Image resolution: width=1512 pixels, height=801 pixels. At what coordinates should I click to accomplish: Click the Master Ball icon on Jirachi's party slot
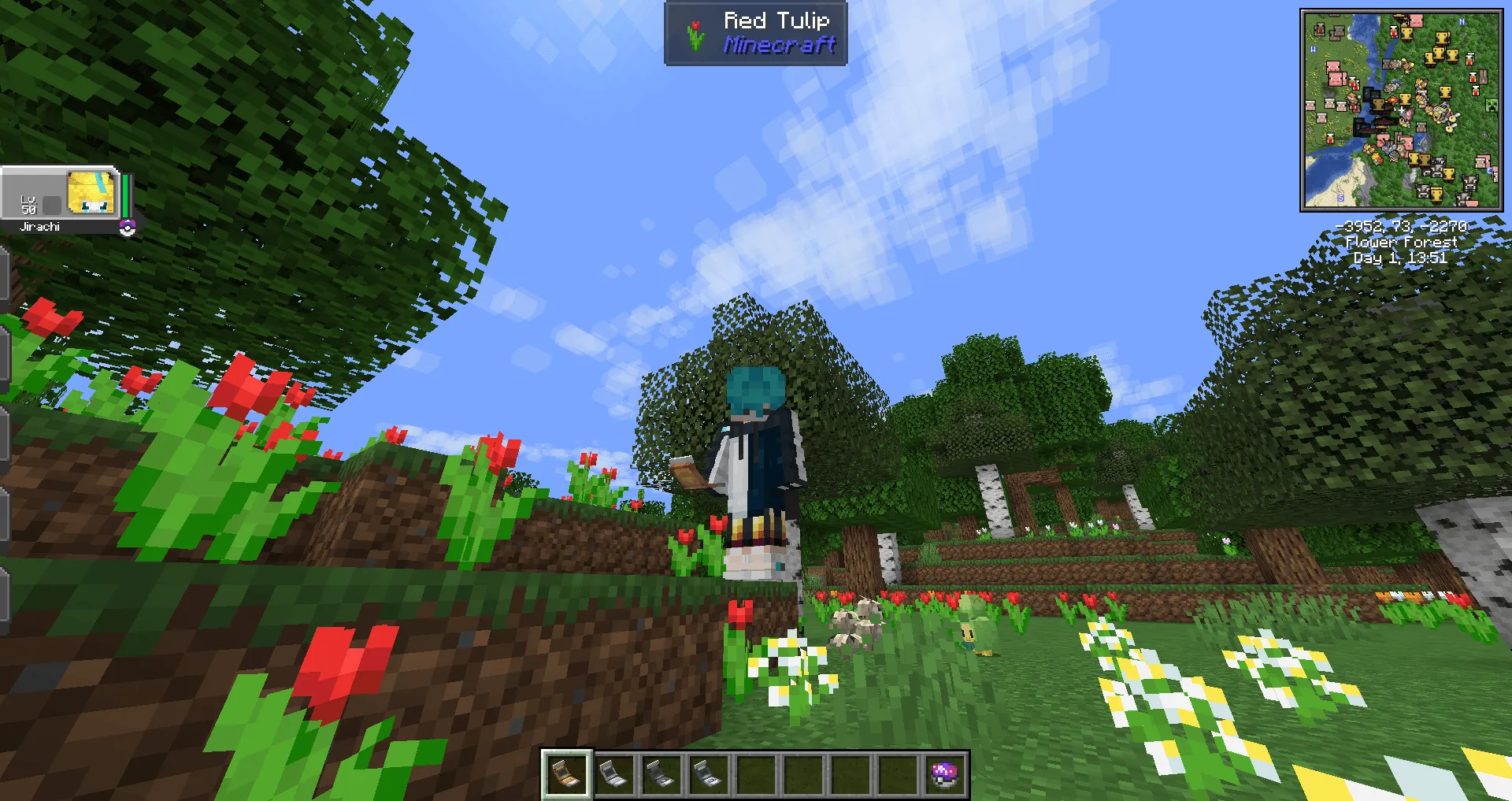[x=128, y=229]
